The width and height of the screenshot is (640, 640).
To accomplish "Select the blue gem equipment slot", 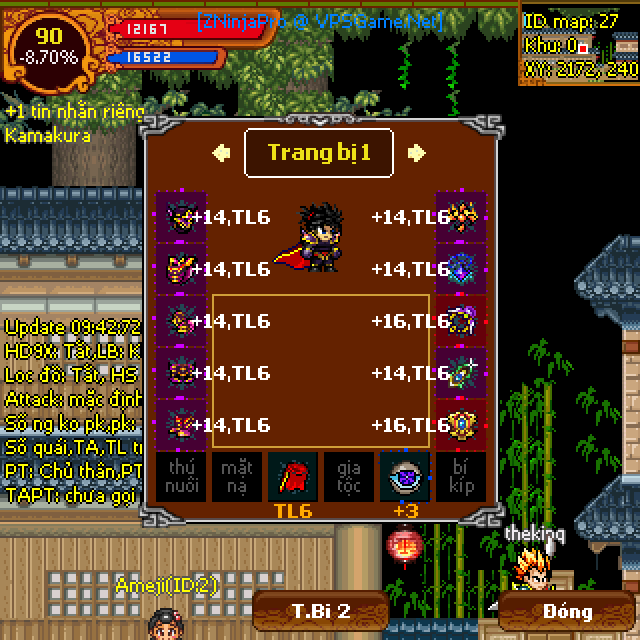I will (461, 269).
